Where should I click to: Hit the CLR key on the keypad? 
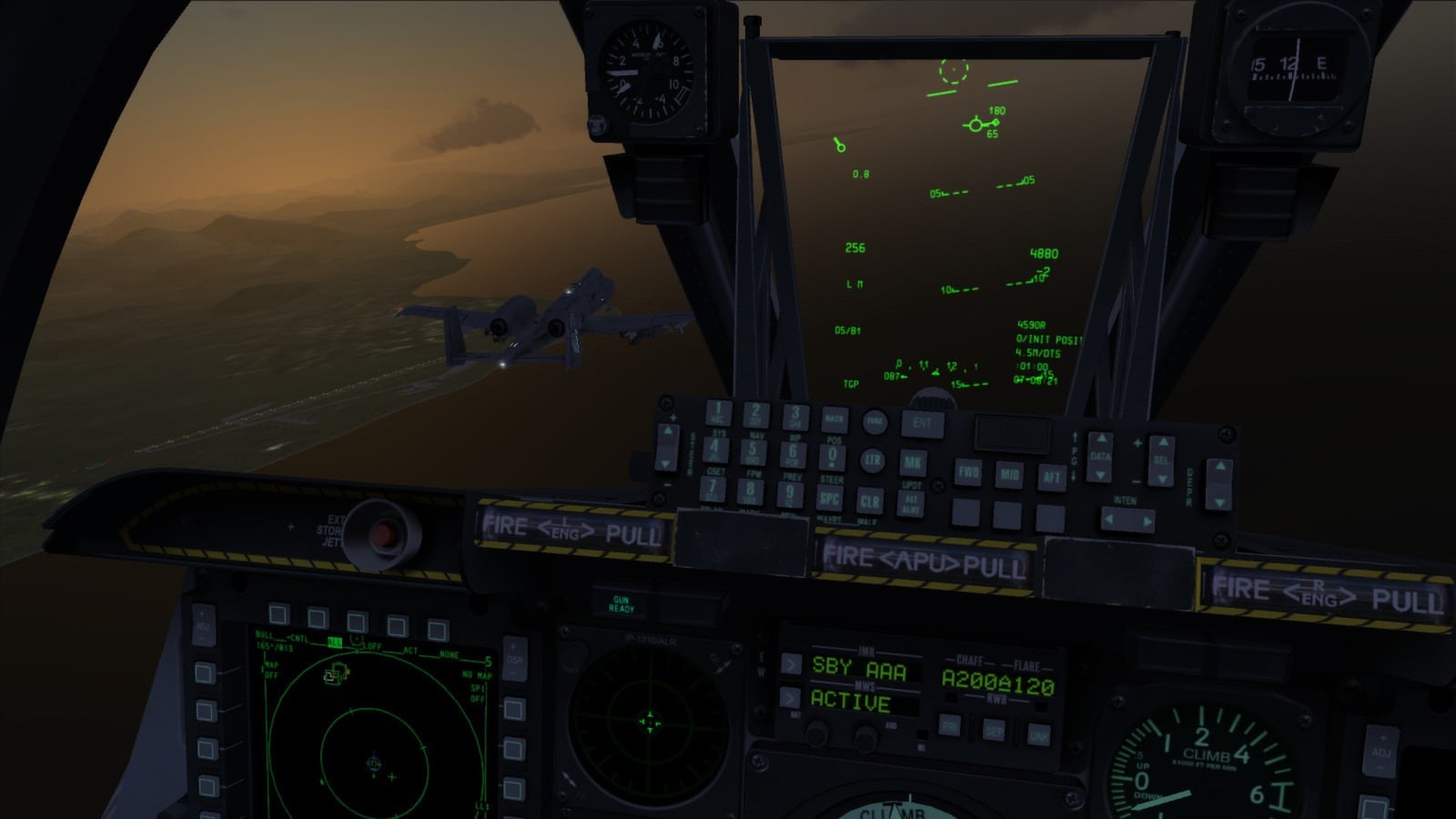point(870,500)
